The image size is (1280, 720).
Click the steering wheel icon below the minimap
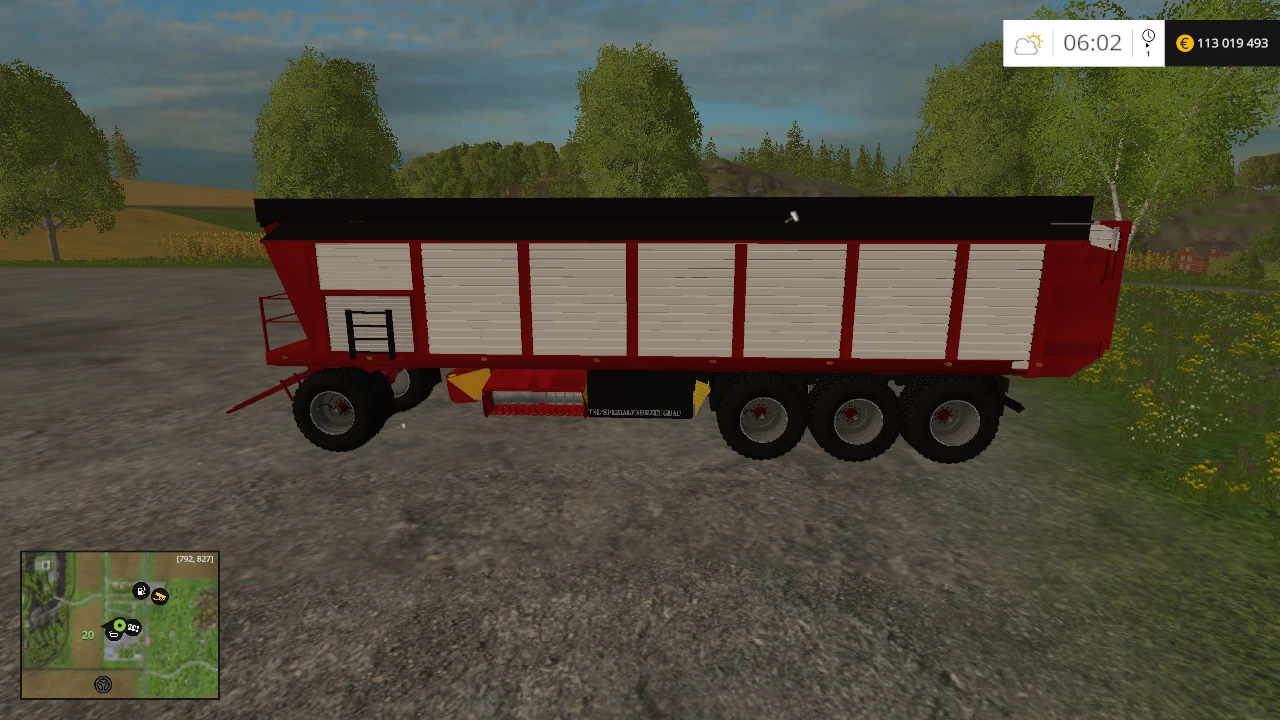tap(103, 684)
